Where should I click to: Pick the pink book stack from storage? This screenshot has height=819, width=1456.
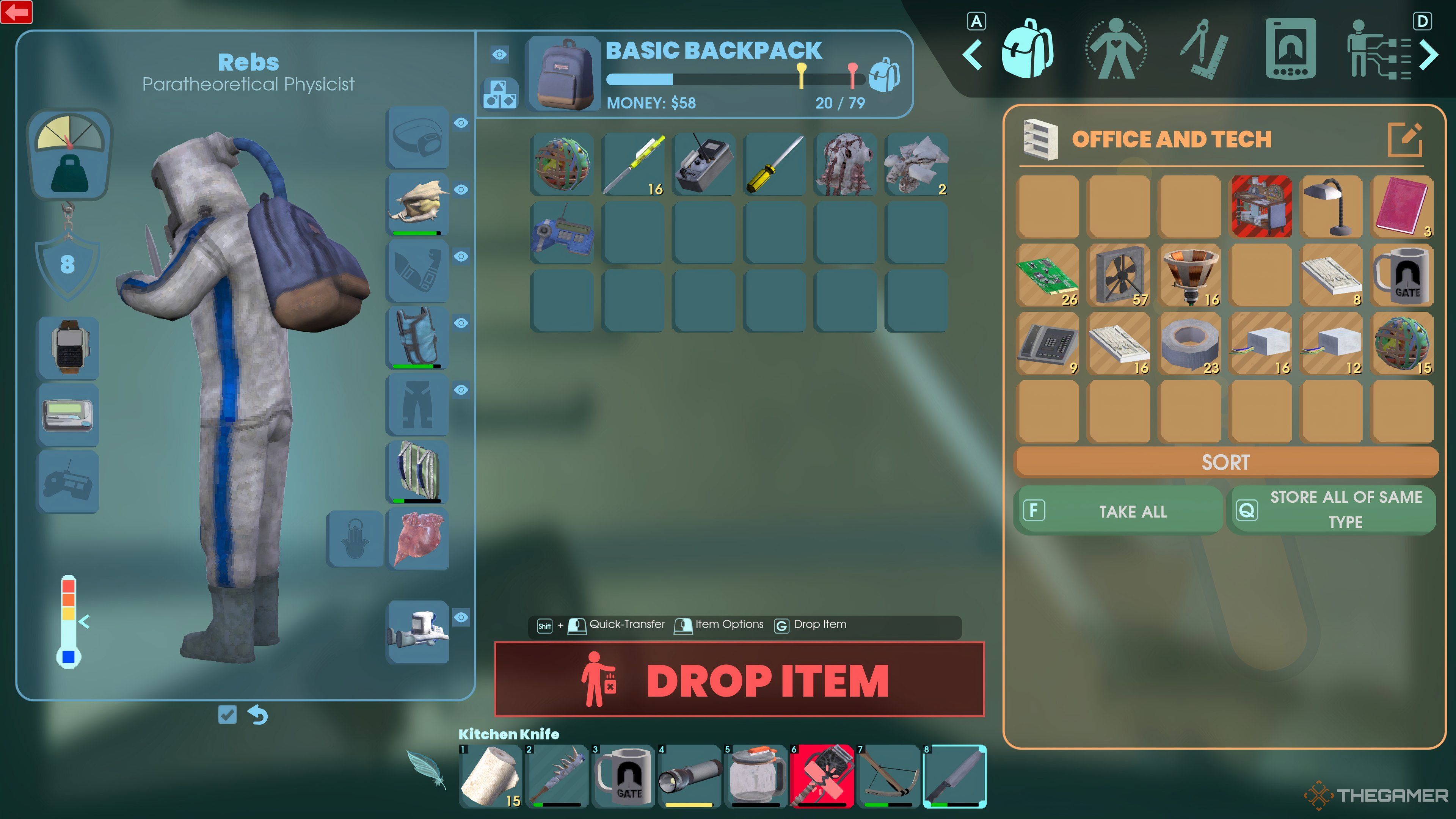1402,206
